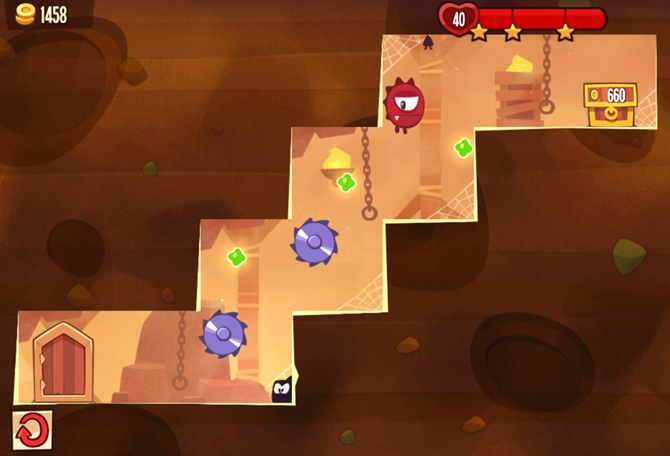
Task: Click the red restart arrow button
Action: click(x=32, y=430)
